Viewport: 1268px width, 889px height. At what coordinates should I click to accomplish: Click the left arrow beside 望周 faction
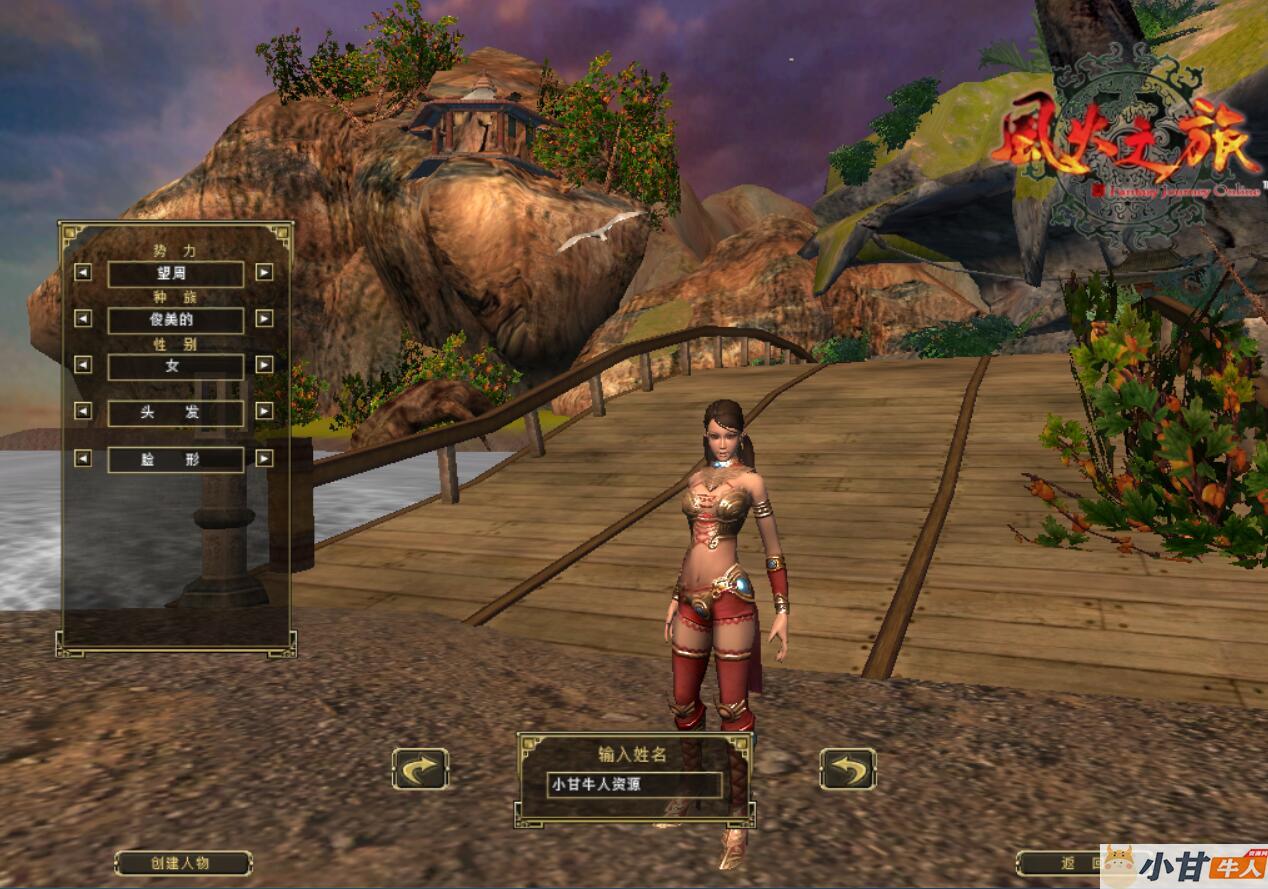point(83,272)
